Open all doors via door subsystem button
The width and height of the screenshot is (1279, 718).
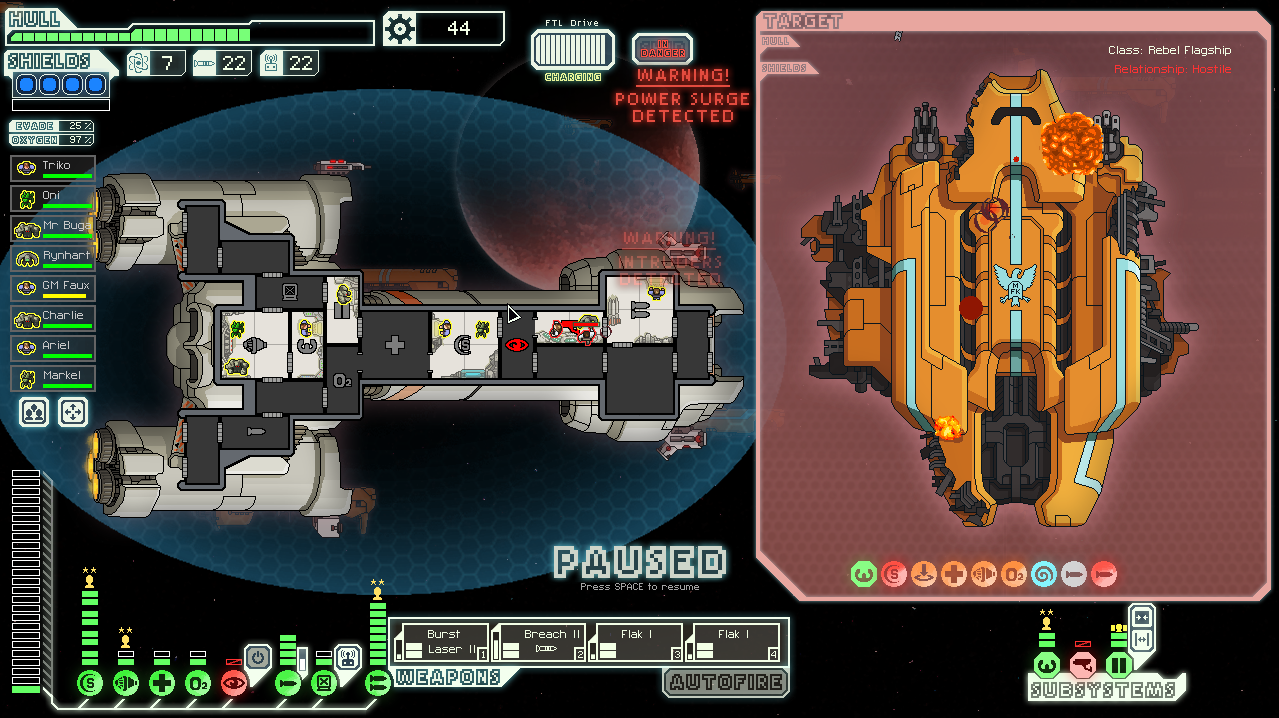coord(1141,639)
